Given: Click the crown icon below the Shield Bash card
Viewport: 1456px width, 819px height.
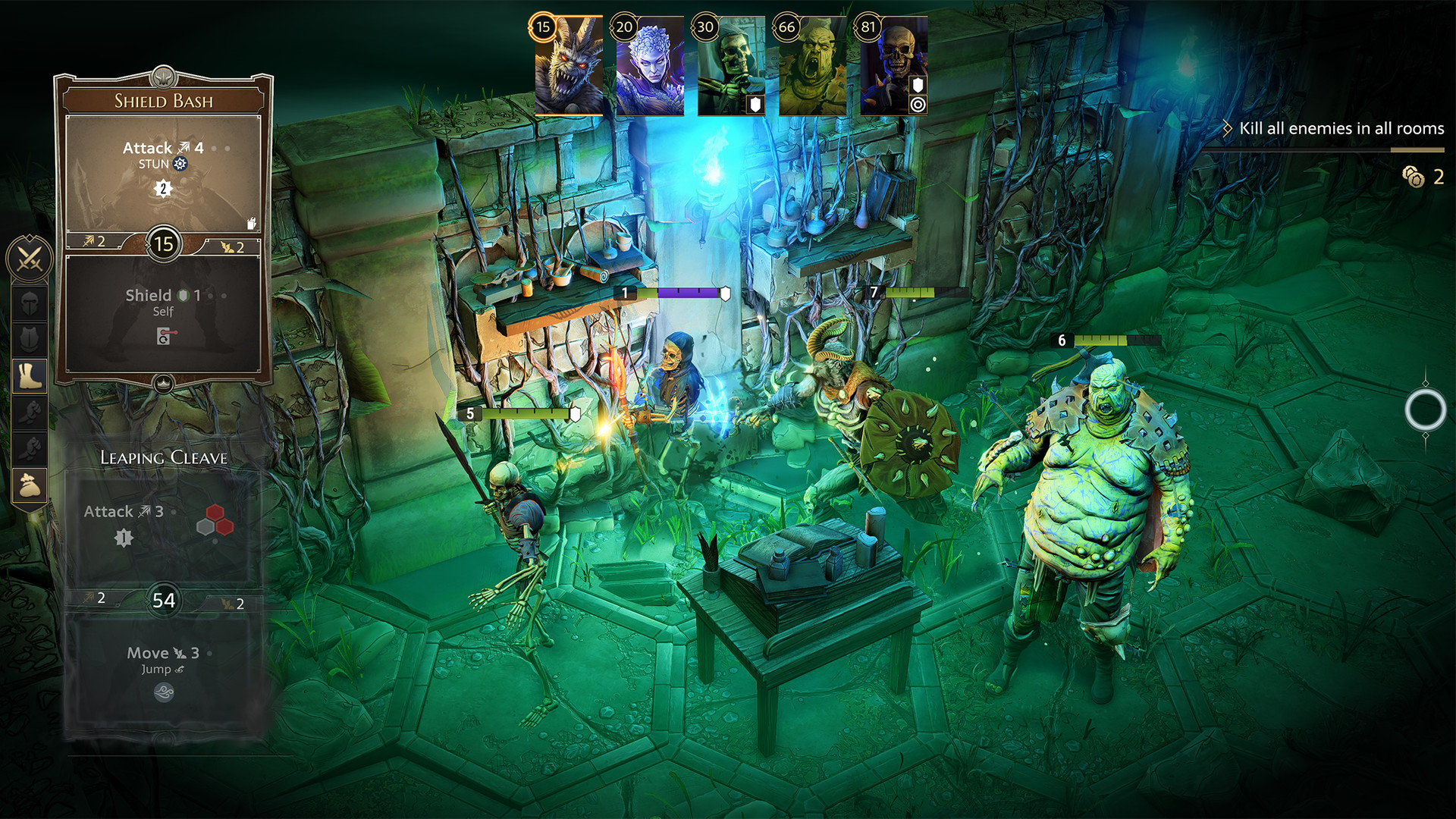Looking at the screenshot, I should click(x=163, y=383).
